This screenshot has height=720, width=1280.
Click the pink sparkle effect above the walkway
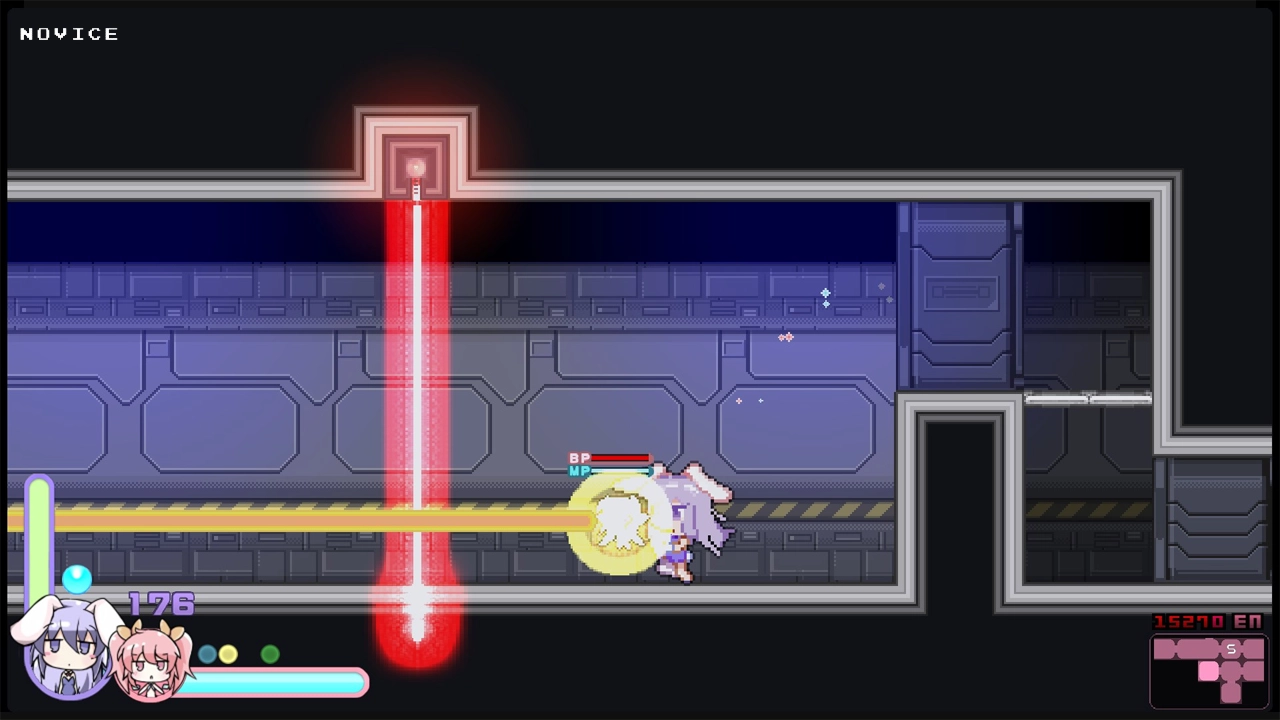click(786, 338)
